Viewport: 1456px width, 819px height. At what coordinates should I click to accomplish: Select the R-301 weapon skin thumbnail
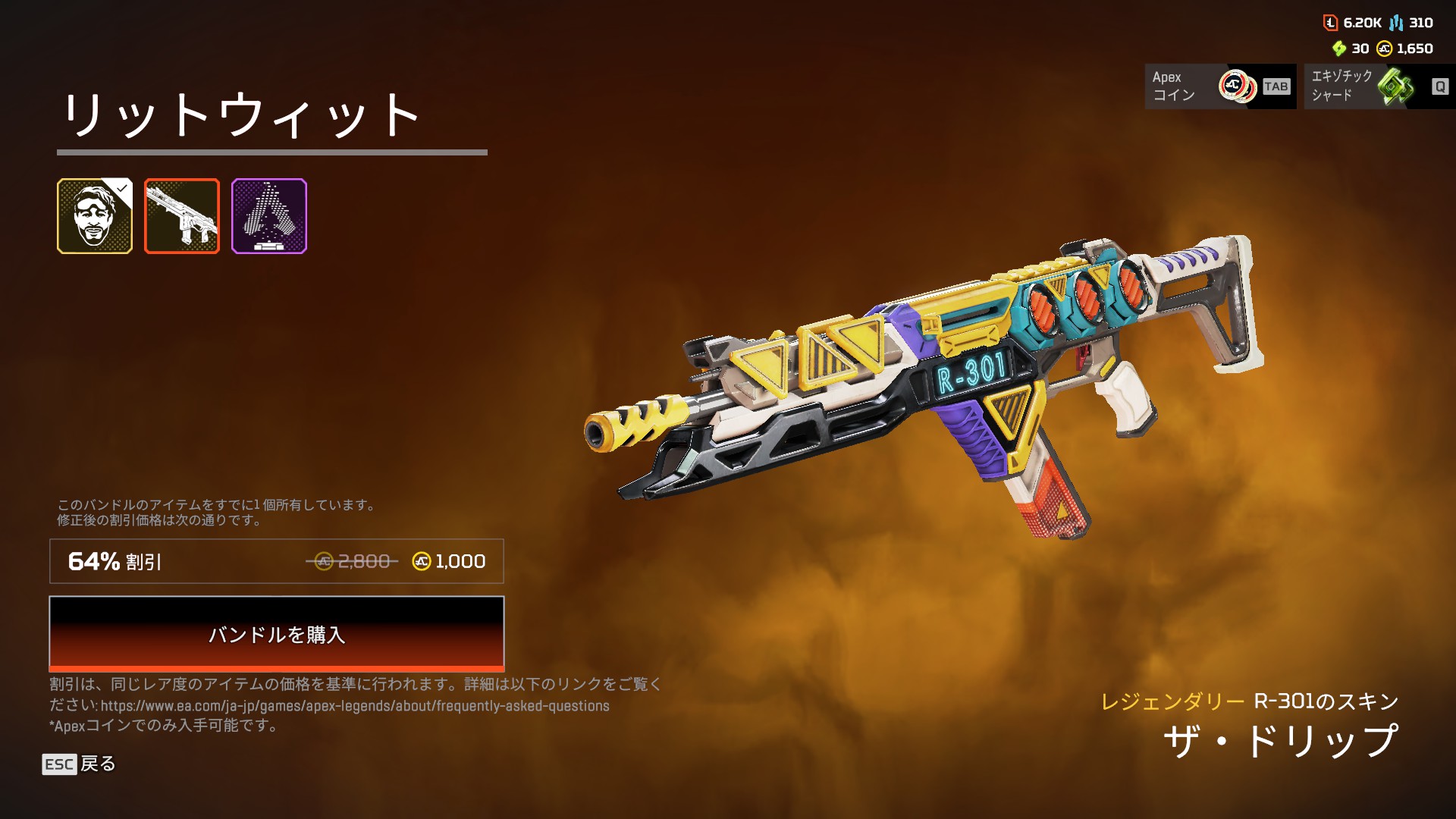pos(182,216)
